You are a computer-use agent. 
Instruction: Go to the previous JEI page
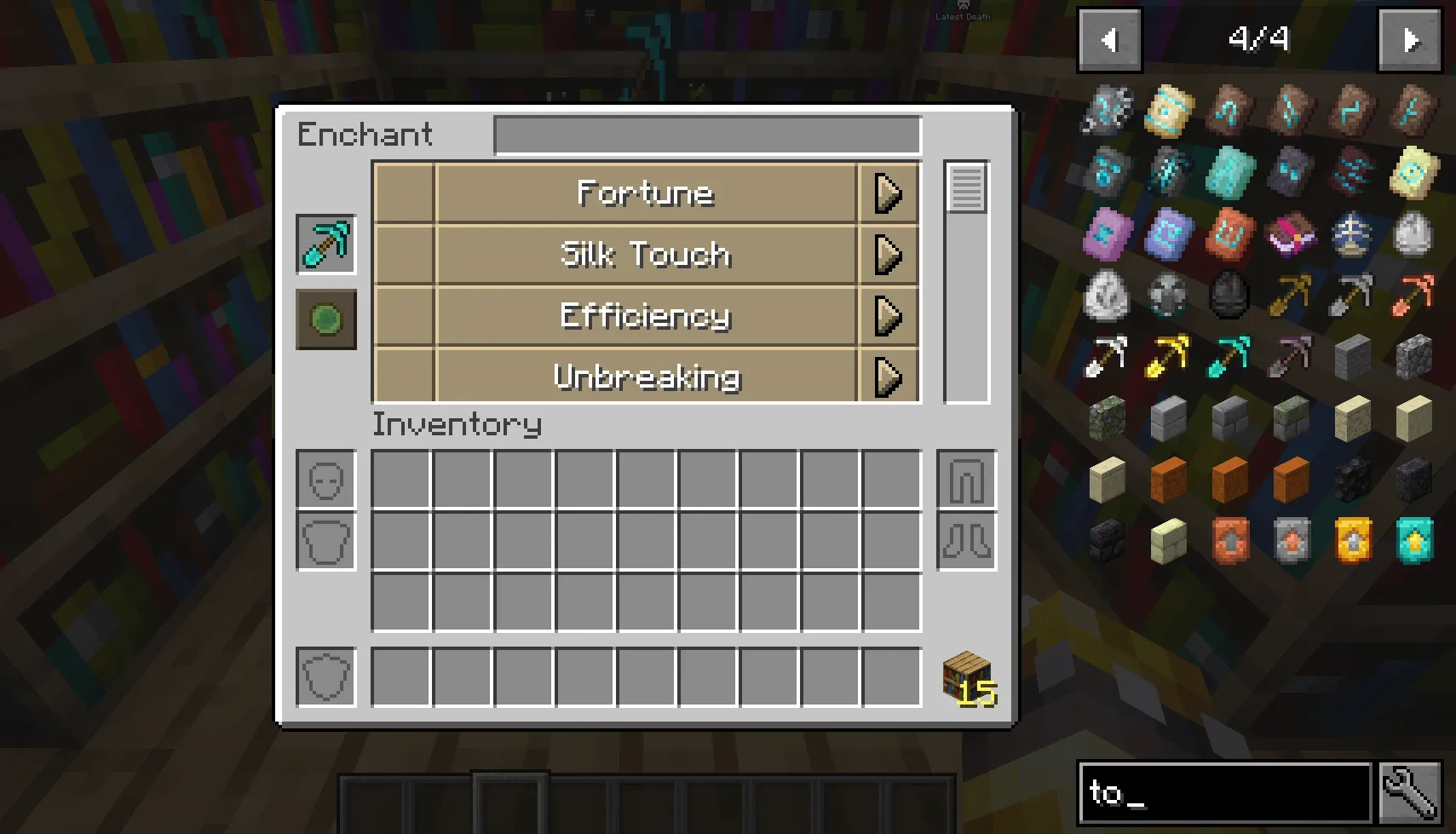coord(1109,38)
